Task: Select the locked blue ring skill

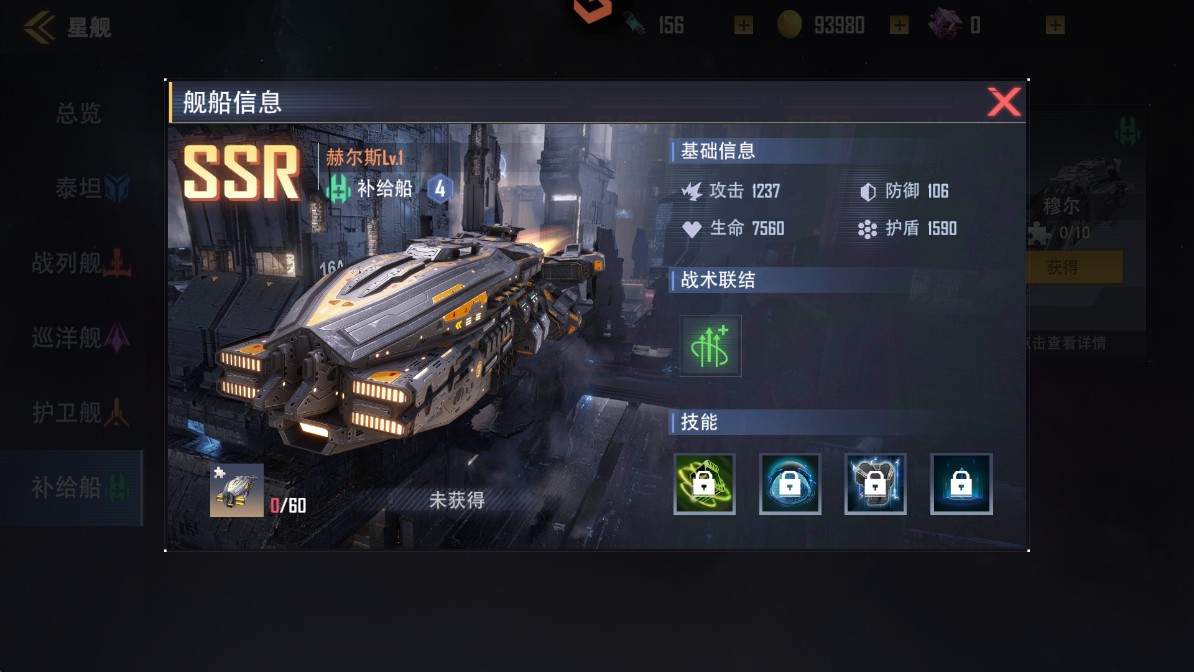Action: click(790, 484)
